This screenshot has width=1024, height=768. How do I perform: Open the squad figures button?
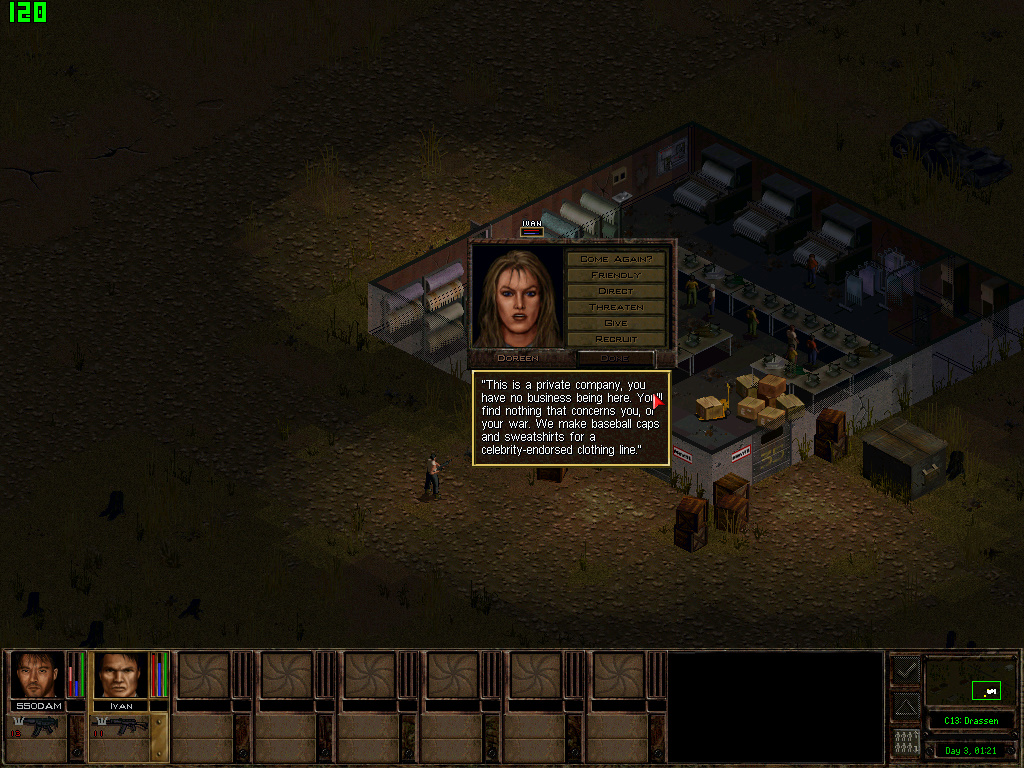906,744
